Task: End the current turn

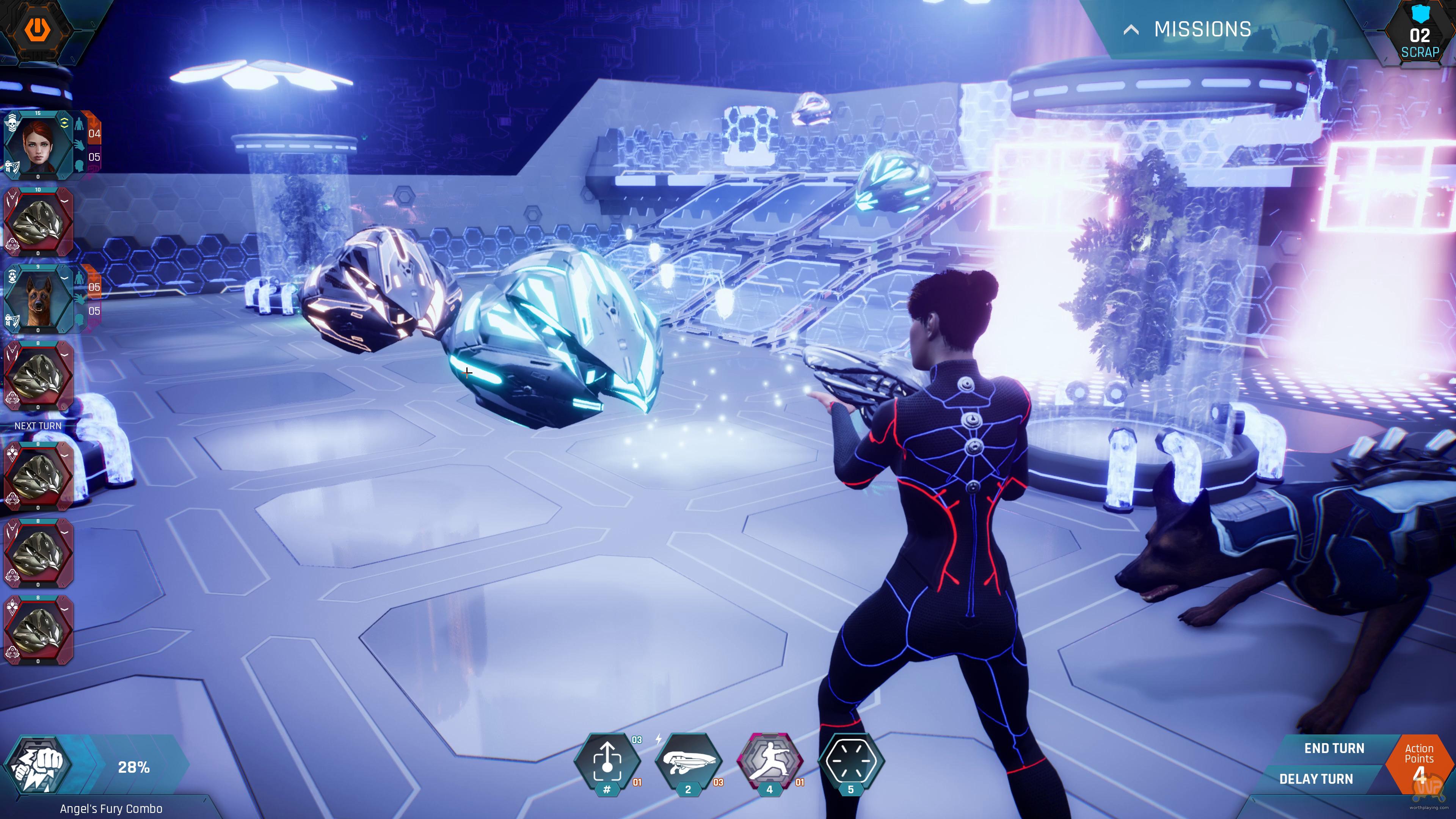Action: click(1334, 748)
